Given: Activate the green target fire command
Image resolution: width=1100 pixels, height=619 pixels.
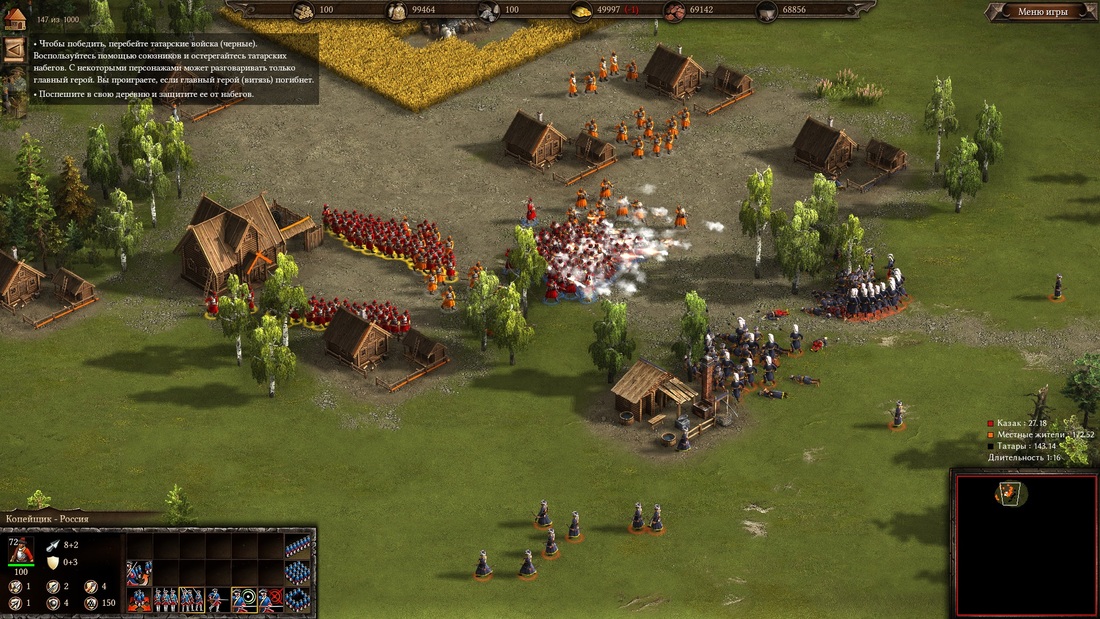Looking at the screenshot, I should [244, 600].
